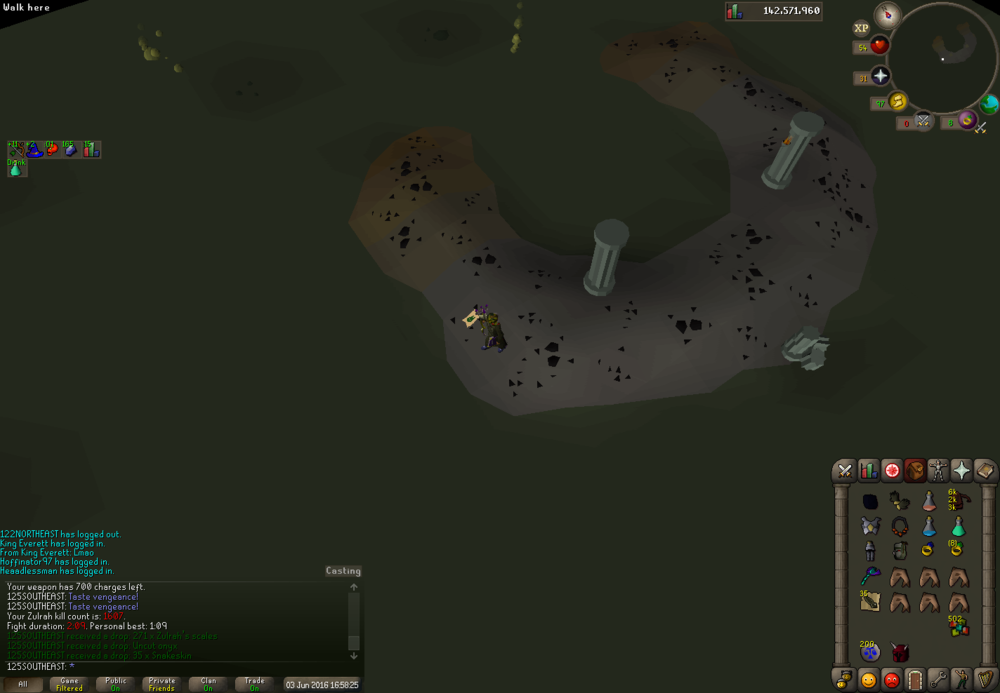Open the Logout door tab
This screenshot has width=1000, height=693.
point(914,680)
